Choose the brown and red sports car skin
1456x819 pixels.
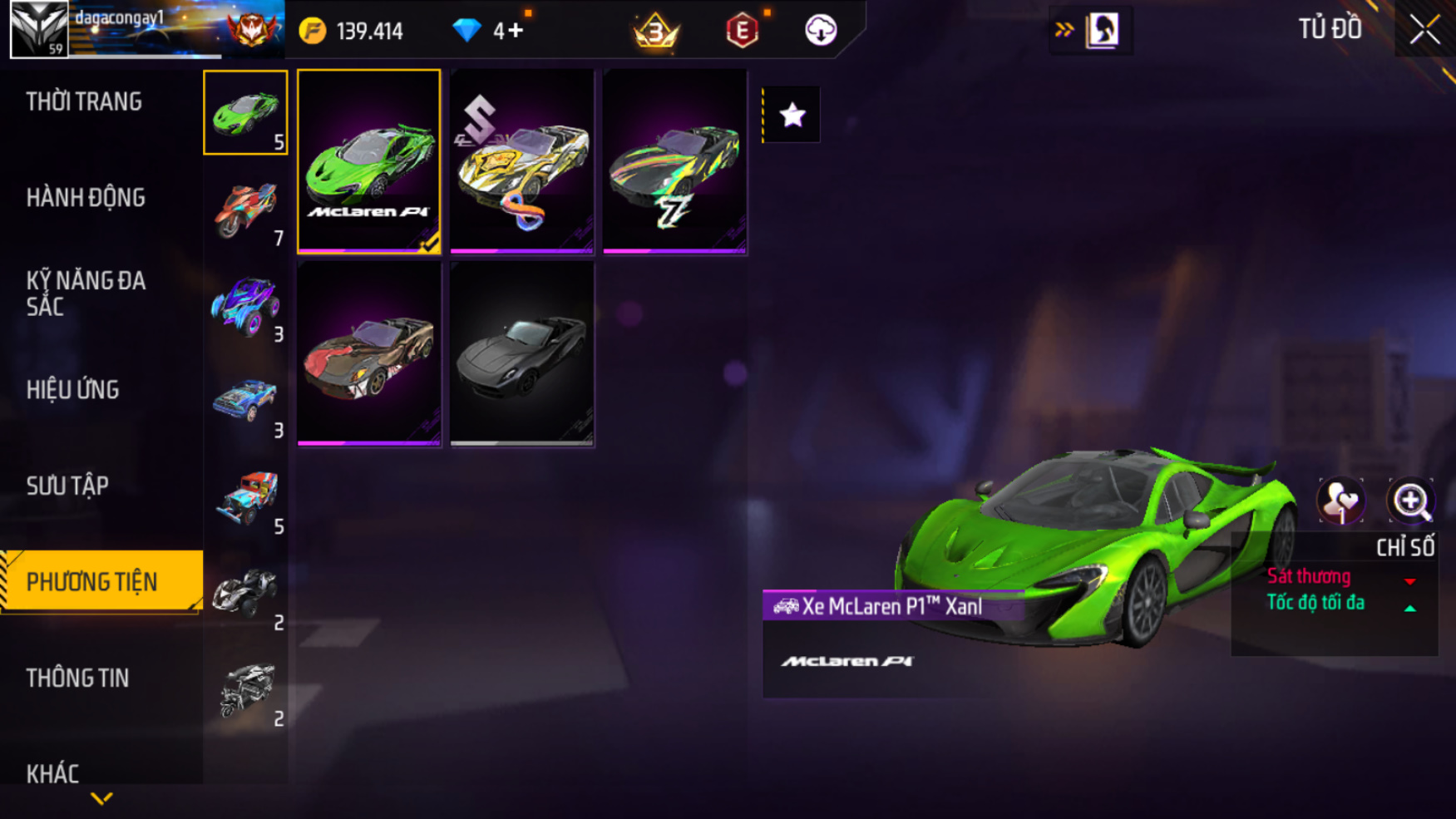[368, 354]
